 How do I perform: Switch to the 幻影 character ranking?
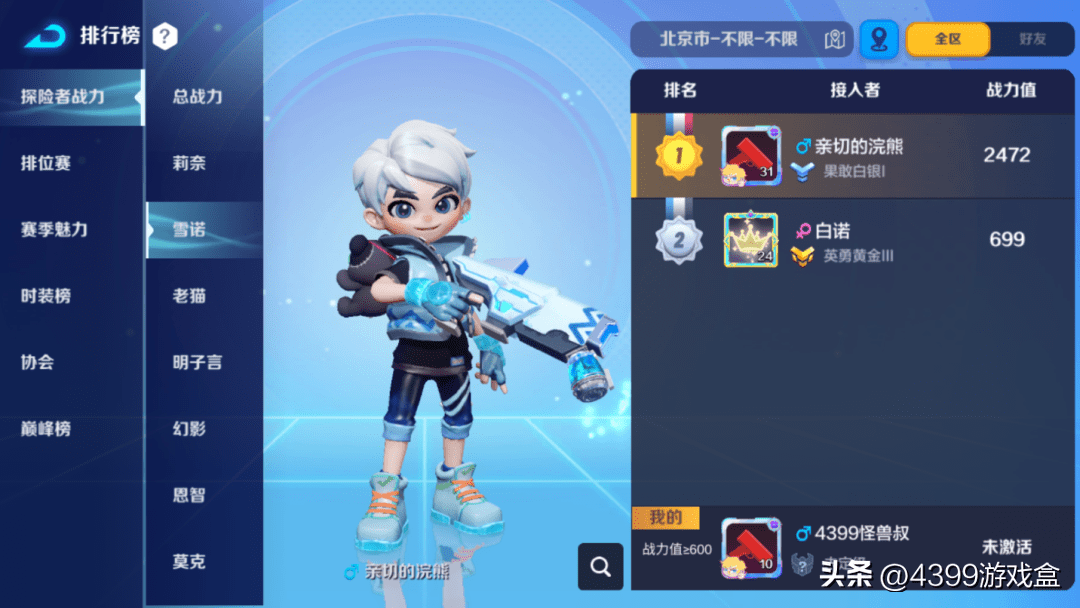[189, 429]
